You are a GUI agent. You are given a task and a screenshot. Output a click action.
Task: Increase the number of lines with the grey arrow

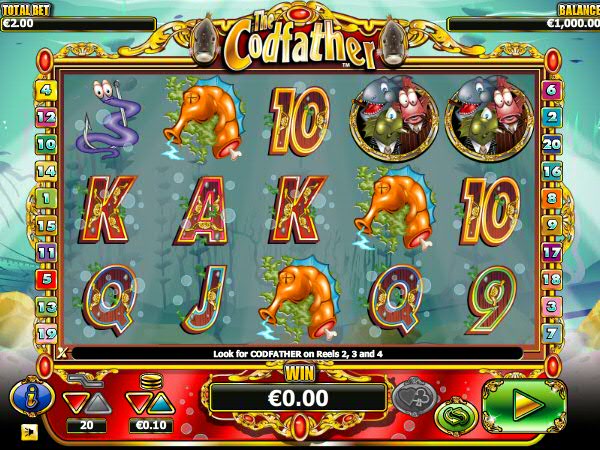(98, 403)
